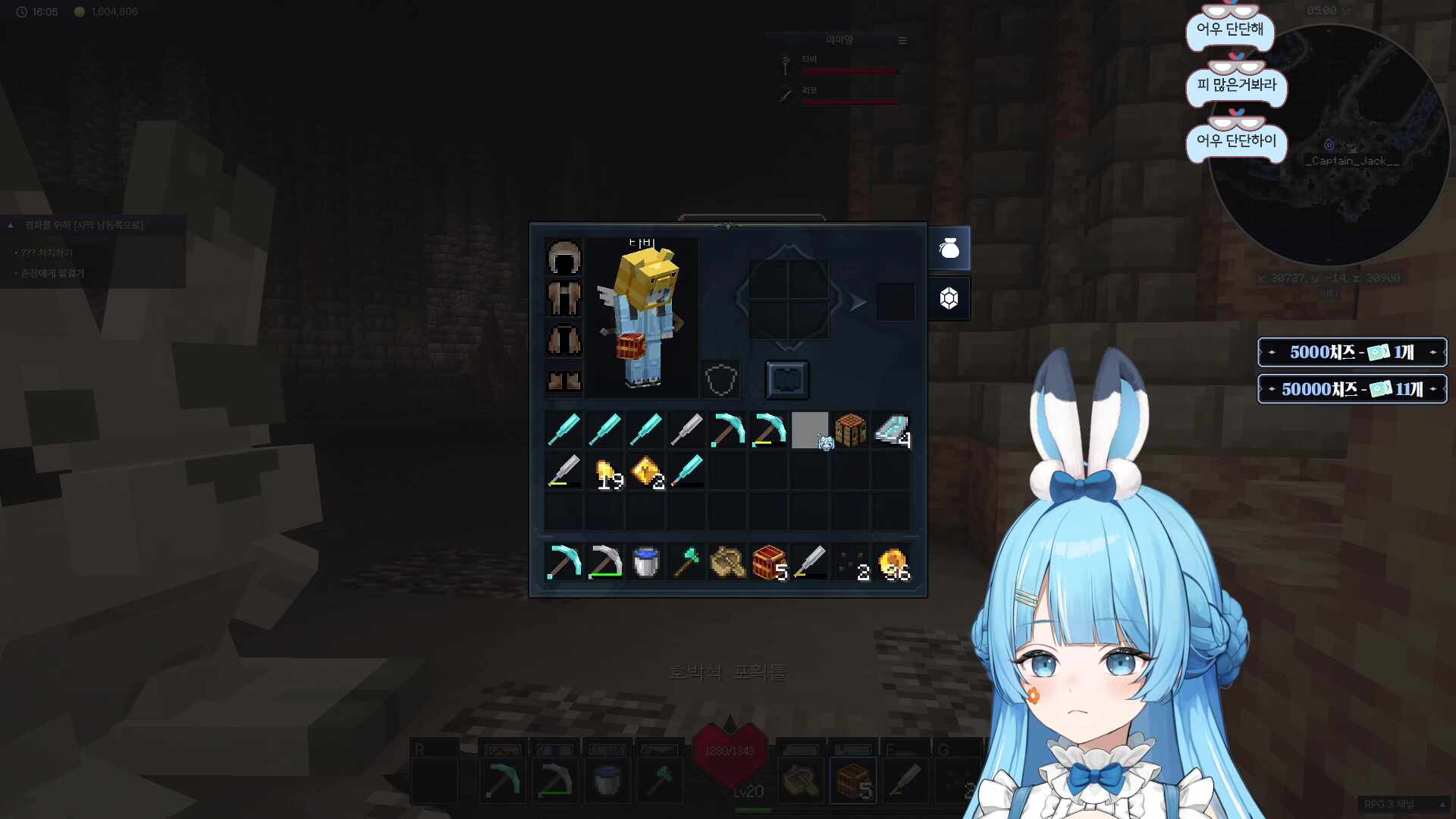Click the golden nugget stack of 19

(605, 471)
